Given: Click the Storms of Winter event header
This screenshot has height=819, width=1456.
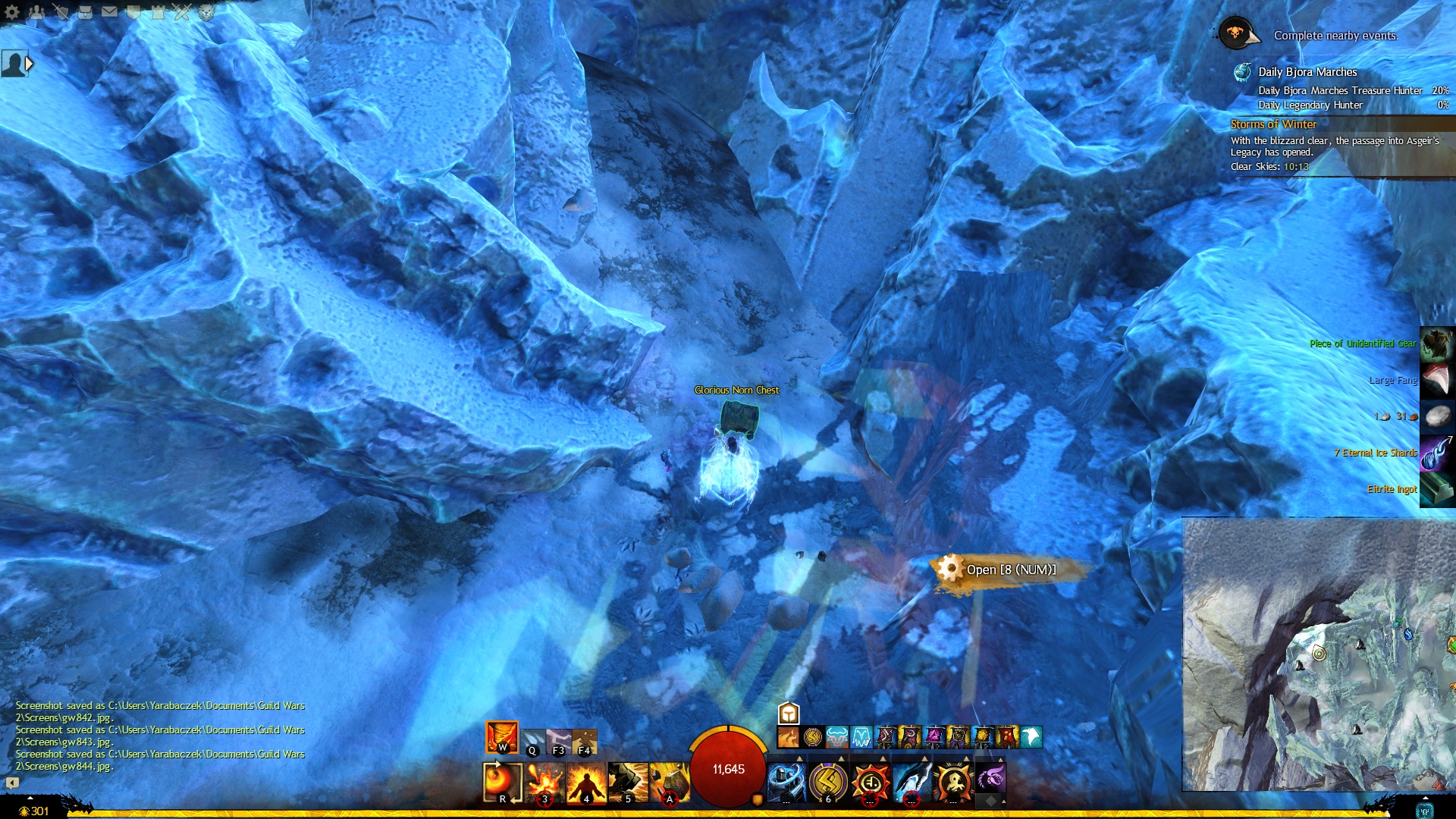Looking at the screenshot, I should [1273, 124].
